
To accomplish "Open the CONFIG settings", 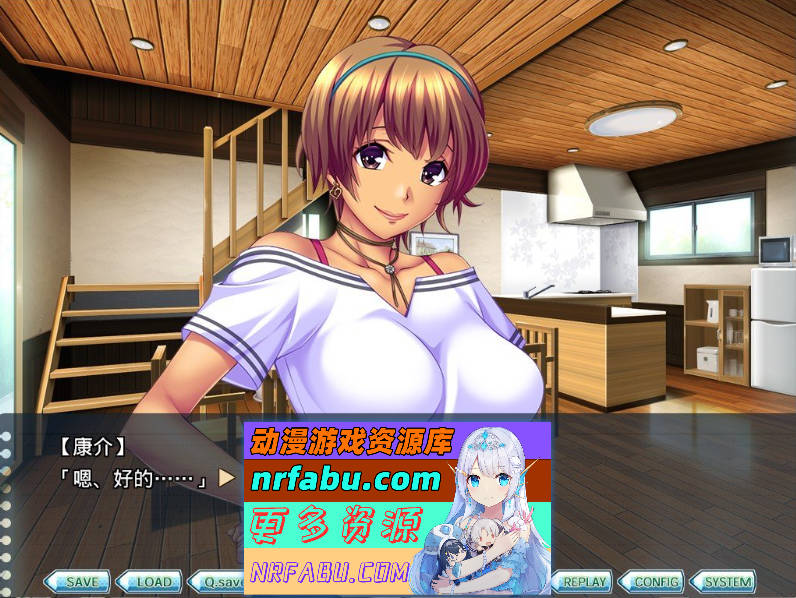I will (x=655, y=581).
